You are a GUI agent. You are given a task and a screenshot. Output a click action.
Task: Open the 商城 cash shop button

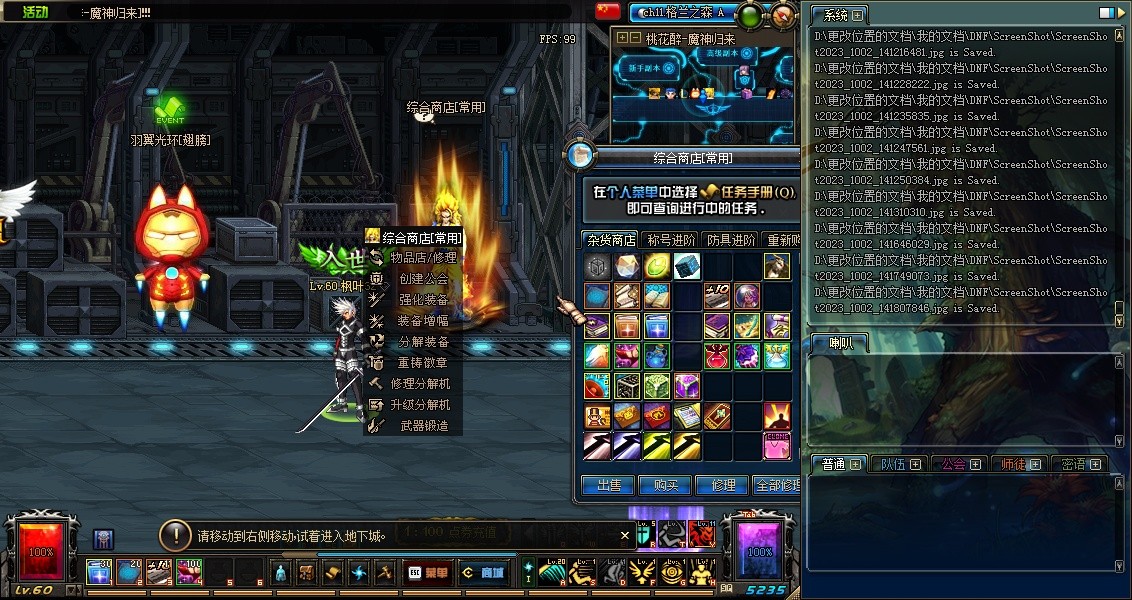pyautogui.click(x=482, y=573)
